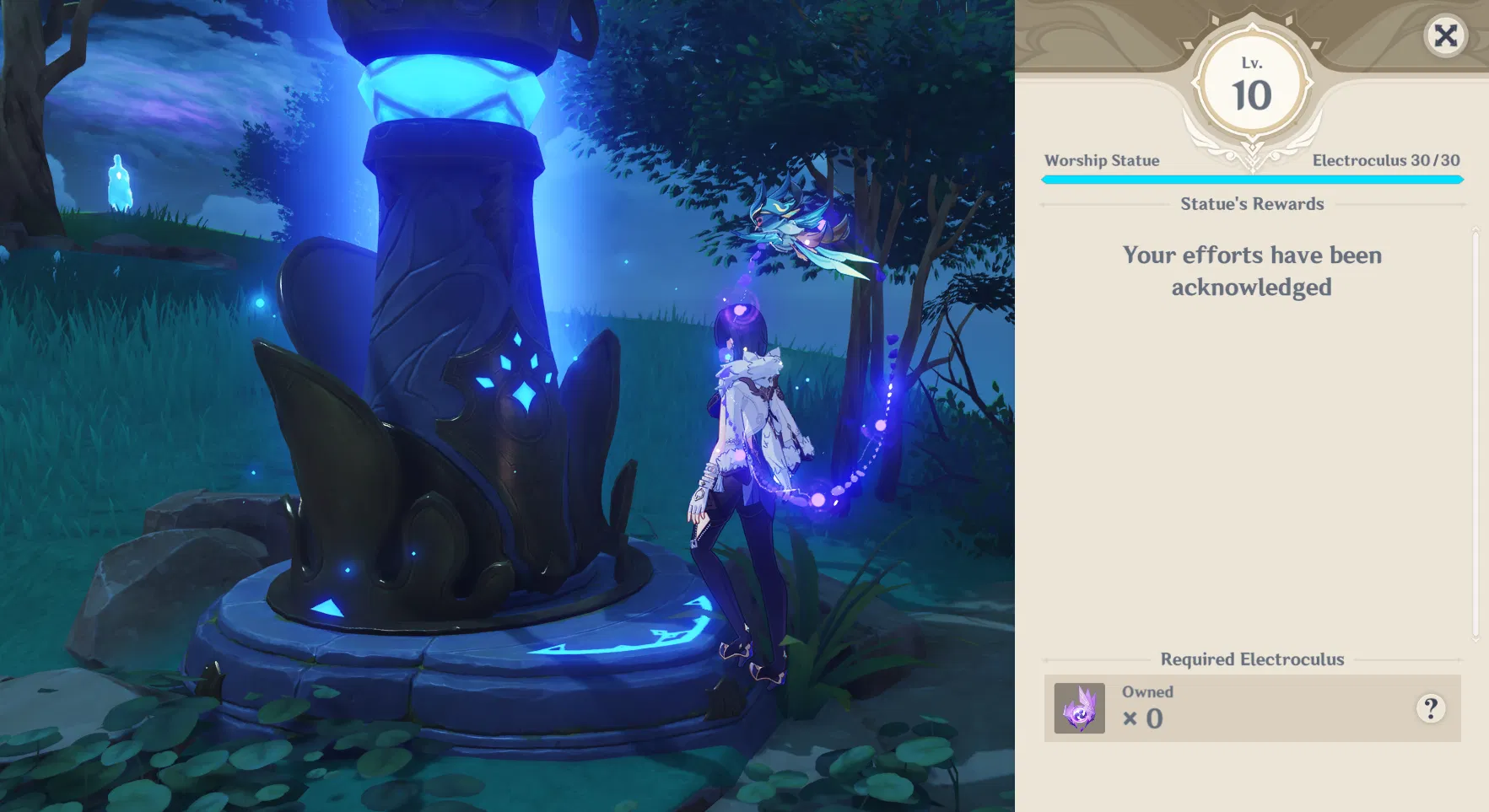Click the glowing spirit figure in the distance
1489x812 pixels.
tap(121, 181)
